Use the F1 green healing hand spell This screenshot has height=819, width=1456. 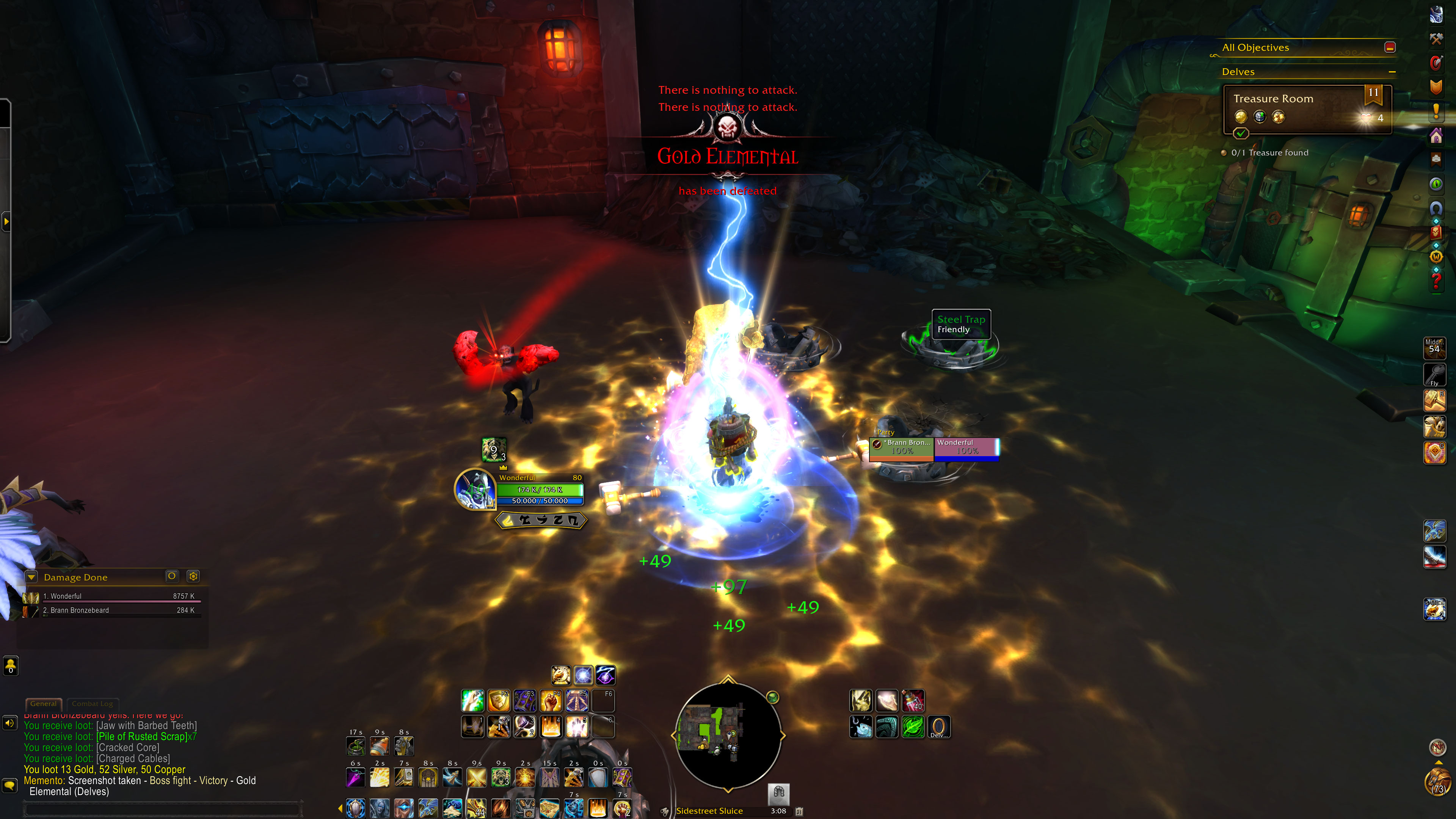click(472, 701)
